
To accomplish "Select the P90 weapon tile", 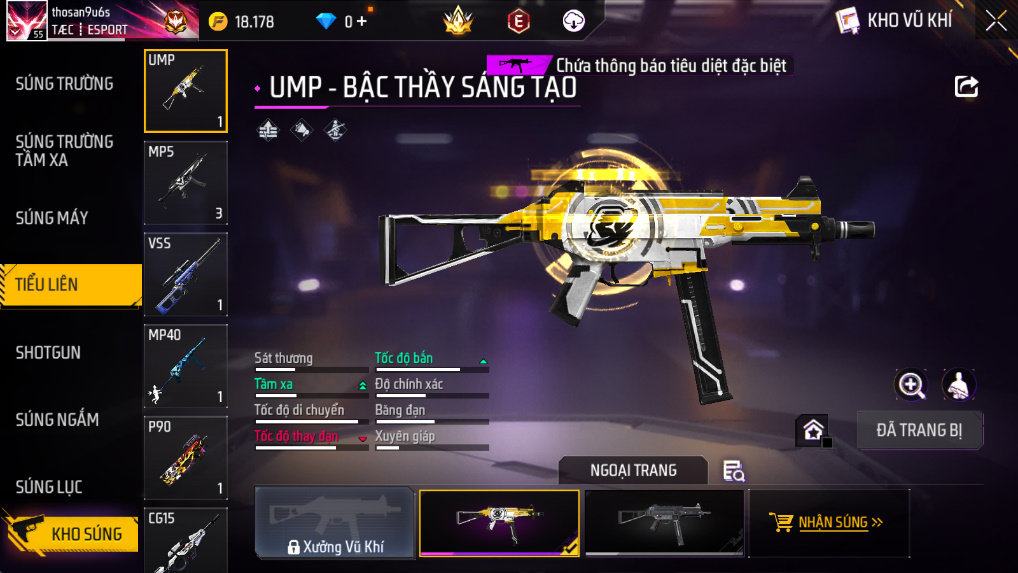I will [186, 457].
